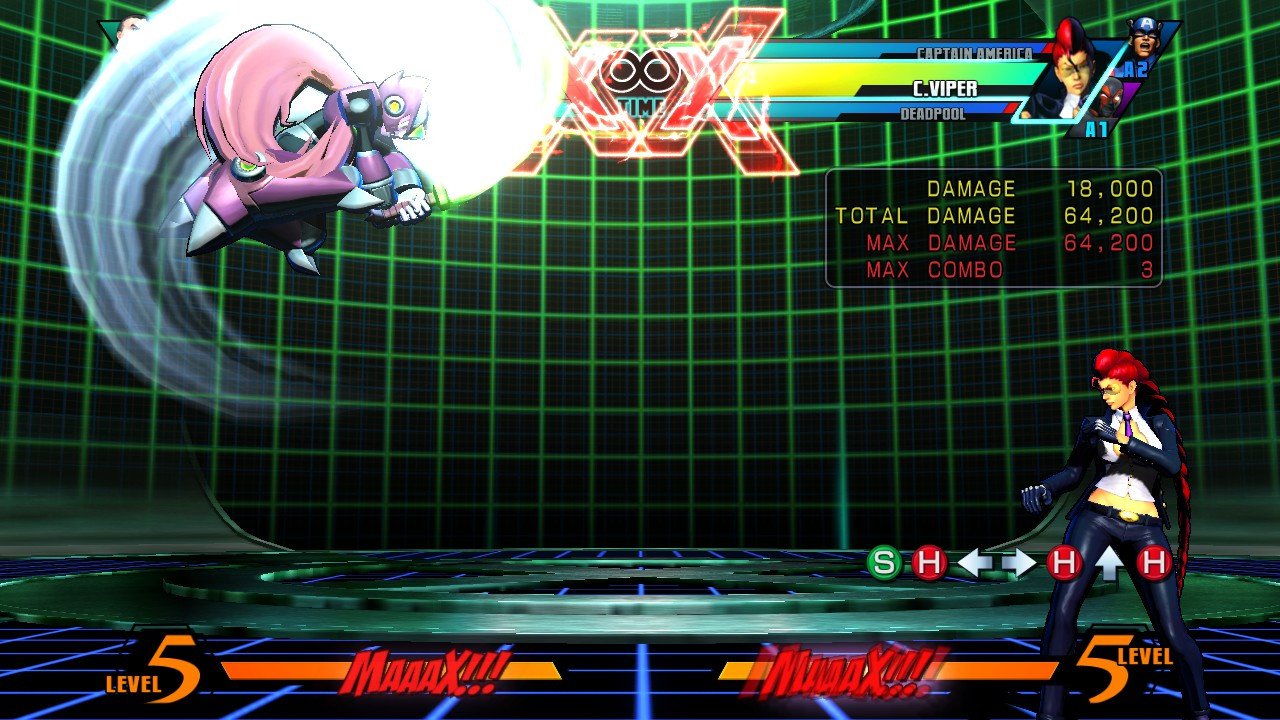
Task: Select the left arrow directional input icon
Action: (976, 561)
